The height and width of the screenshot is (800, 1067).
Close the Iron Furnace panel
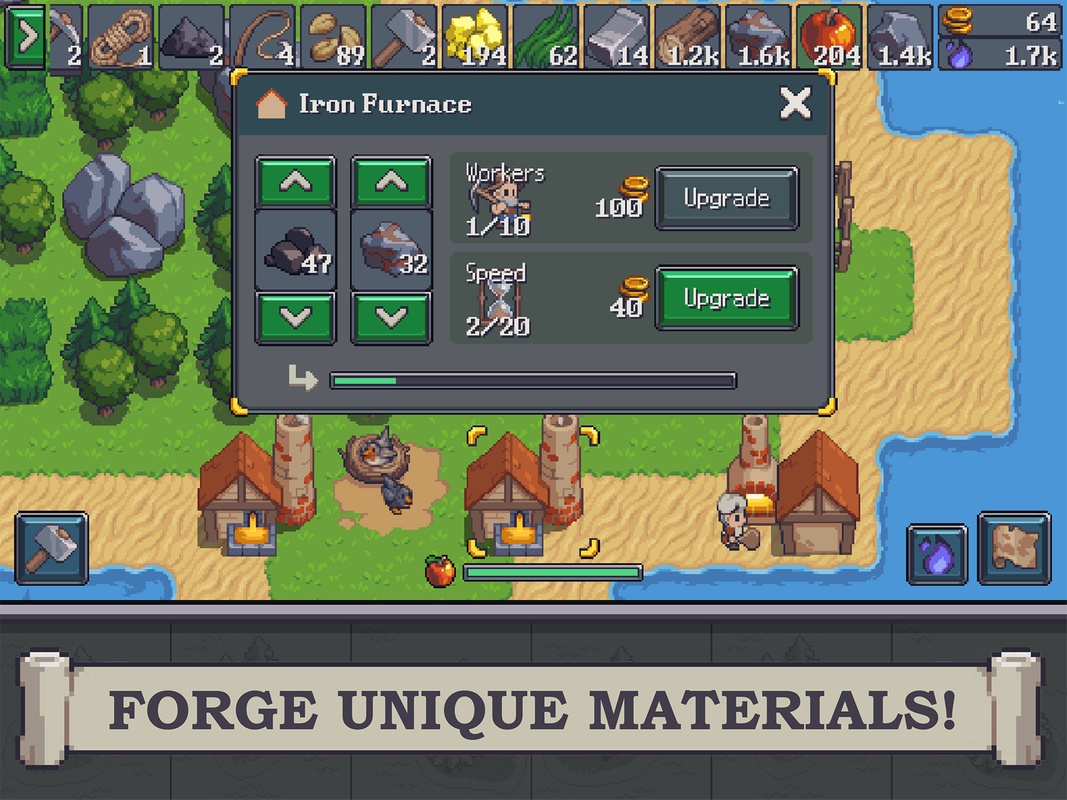(x=795, y=103)
